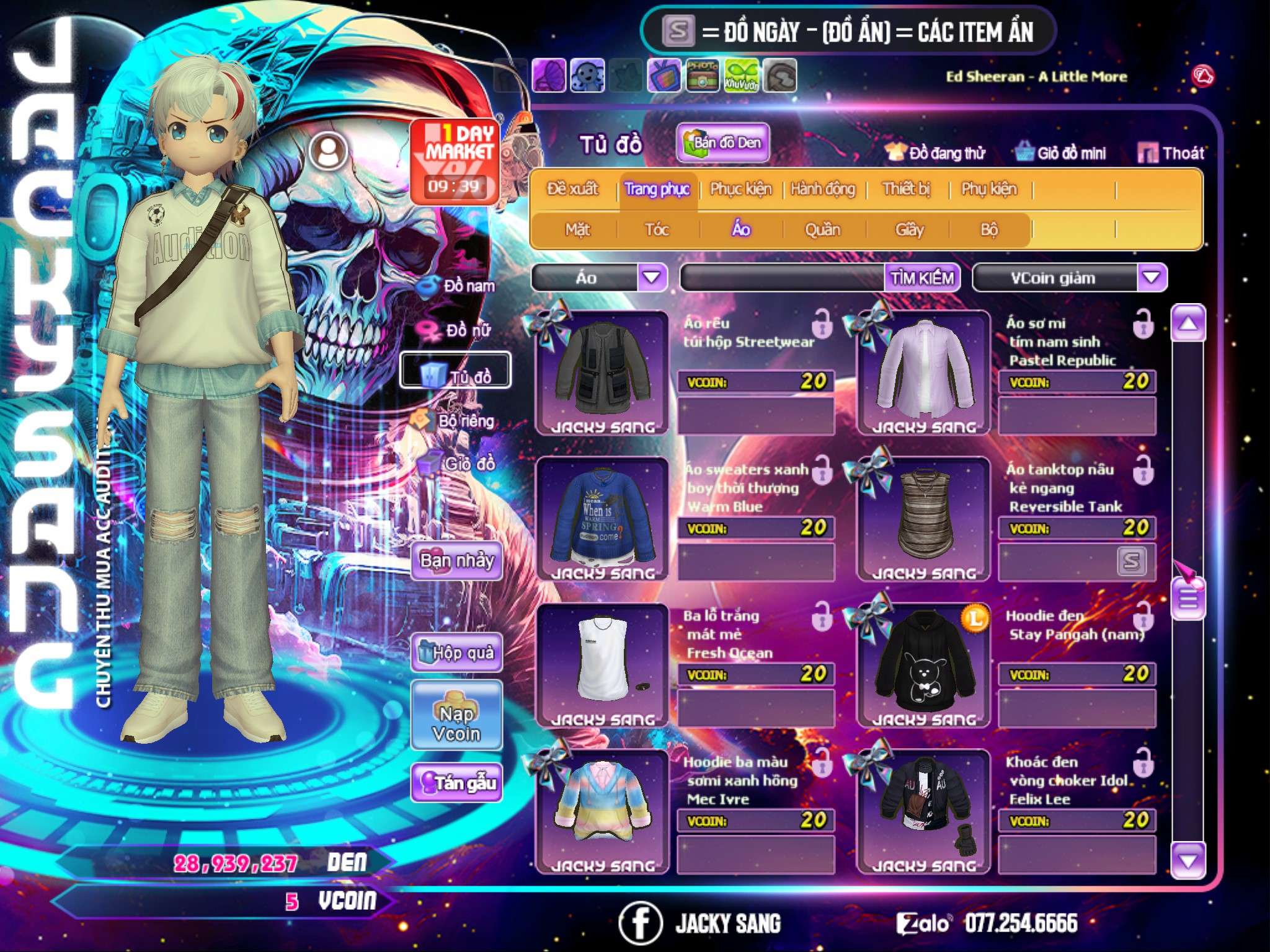This screenshot has height=952, width=1270.
Task: Pick the black Stay Pangah hoodie
Action: coord(923,662)
